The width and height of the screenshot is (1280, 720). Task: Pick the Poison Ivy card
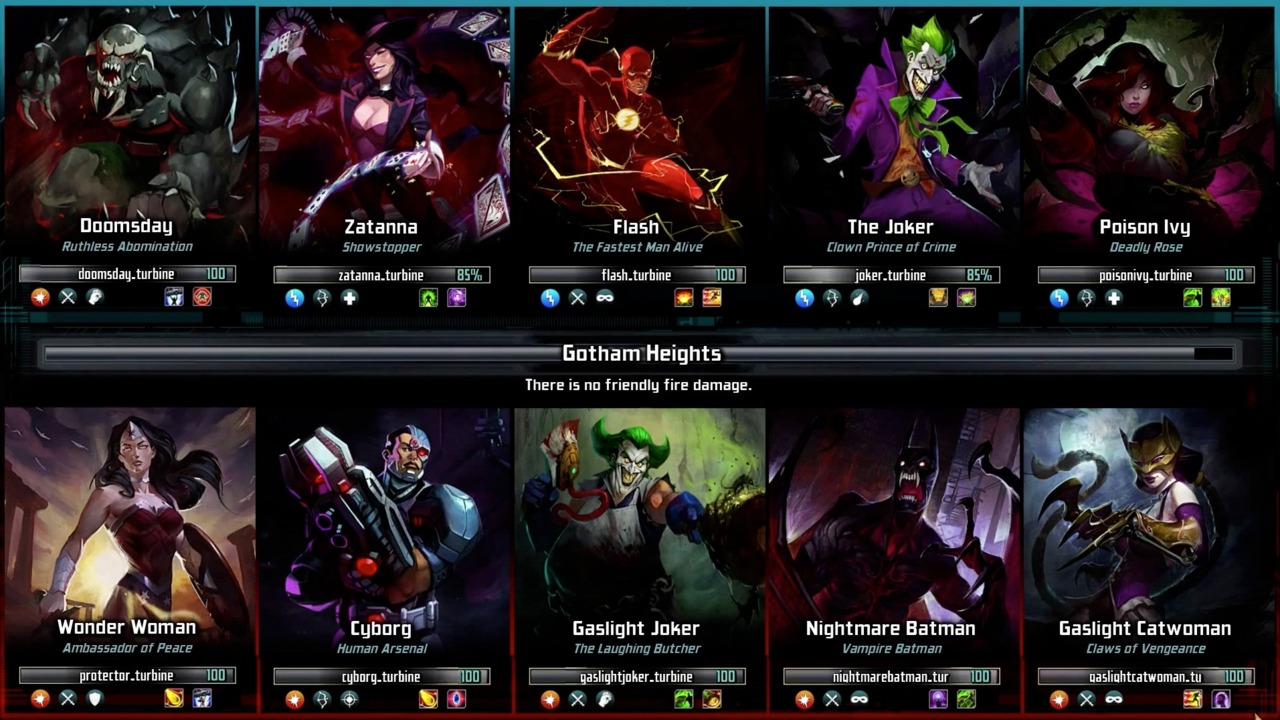(x=1145, y=130)
